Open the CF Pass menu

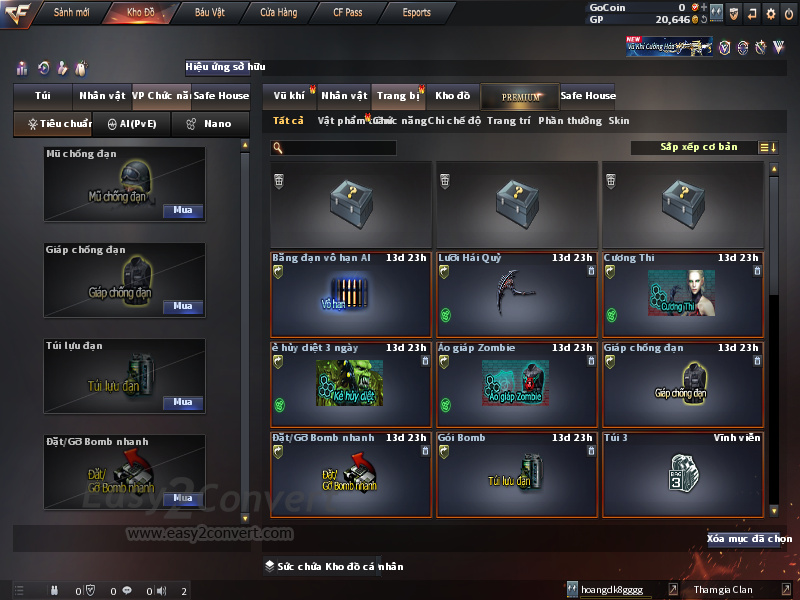coord(348,12)
